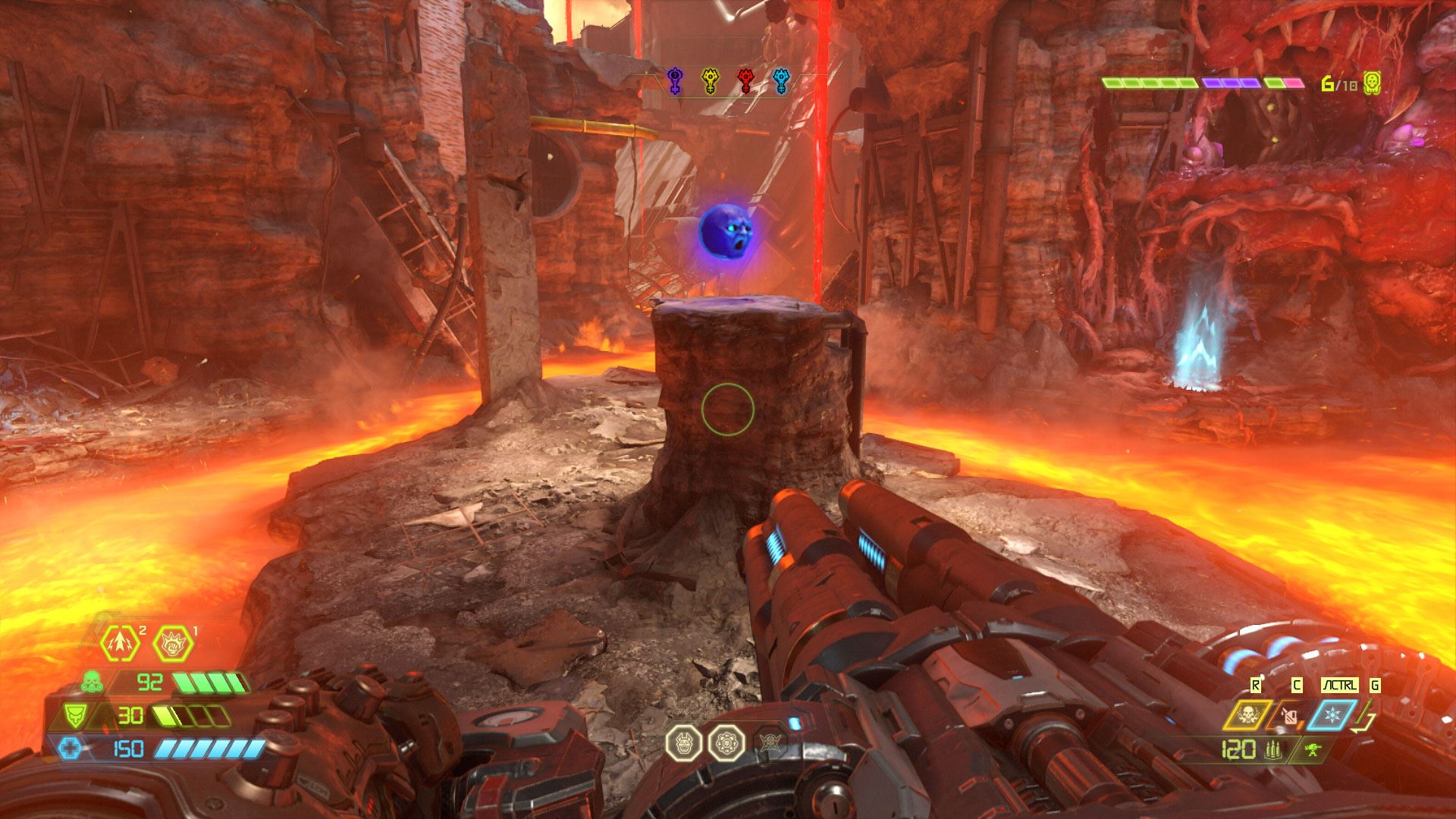Click the blue health cross icon
Screen dimensions: 1456x819
pos(71,748)
